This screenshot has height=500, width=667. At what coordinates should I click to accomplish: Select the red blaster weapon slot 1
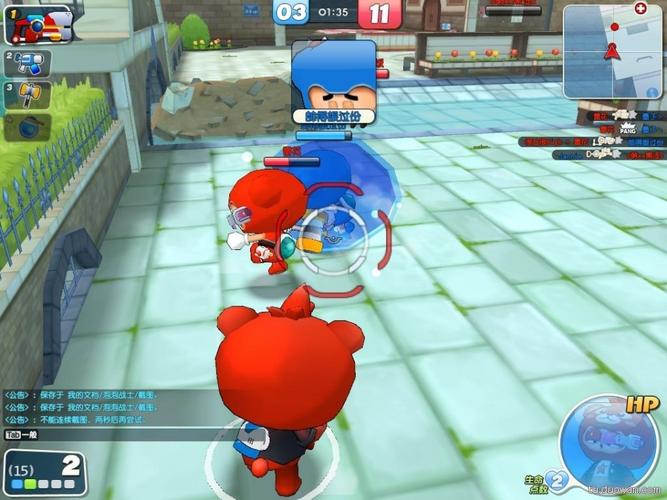click(x=38, y=24)
